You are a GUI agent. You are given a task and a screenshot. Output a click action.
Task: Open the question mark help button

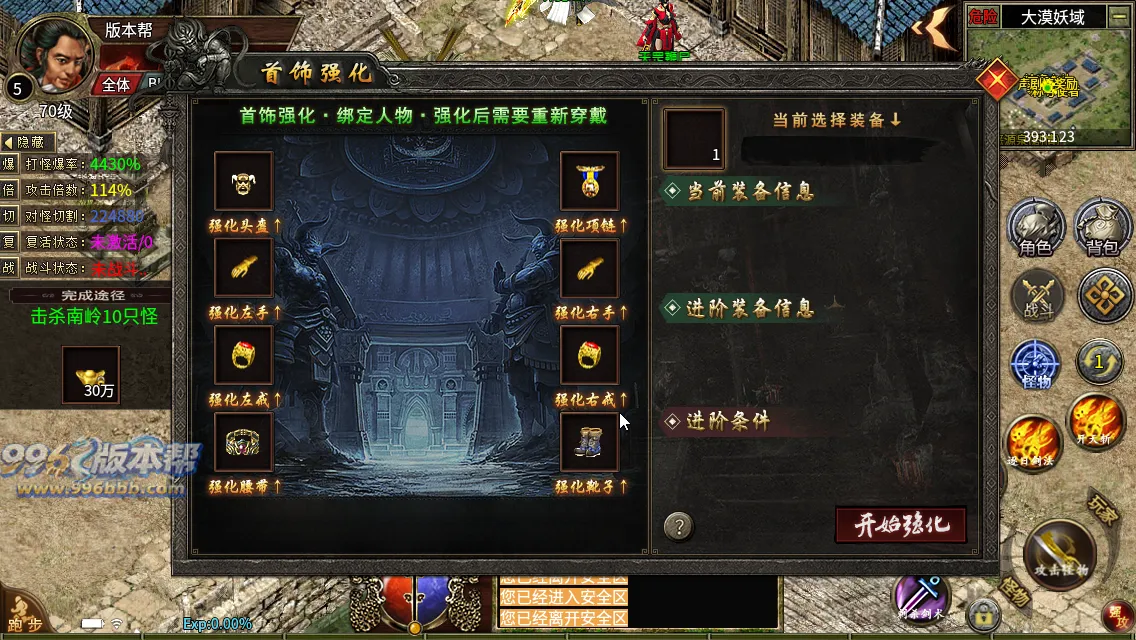click(x=678, y=526)
